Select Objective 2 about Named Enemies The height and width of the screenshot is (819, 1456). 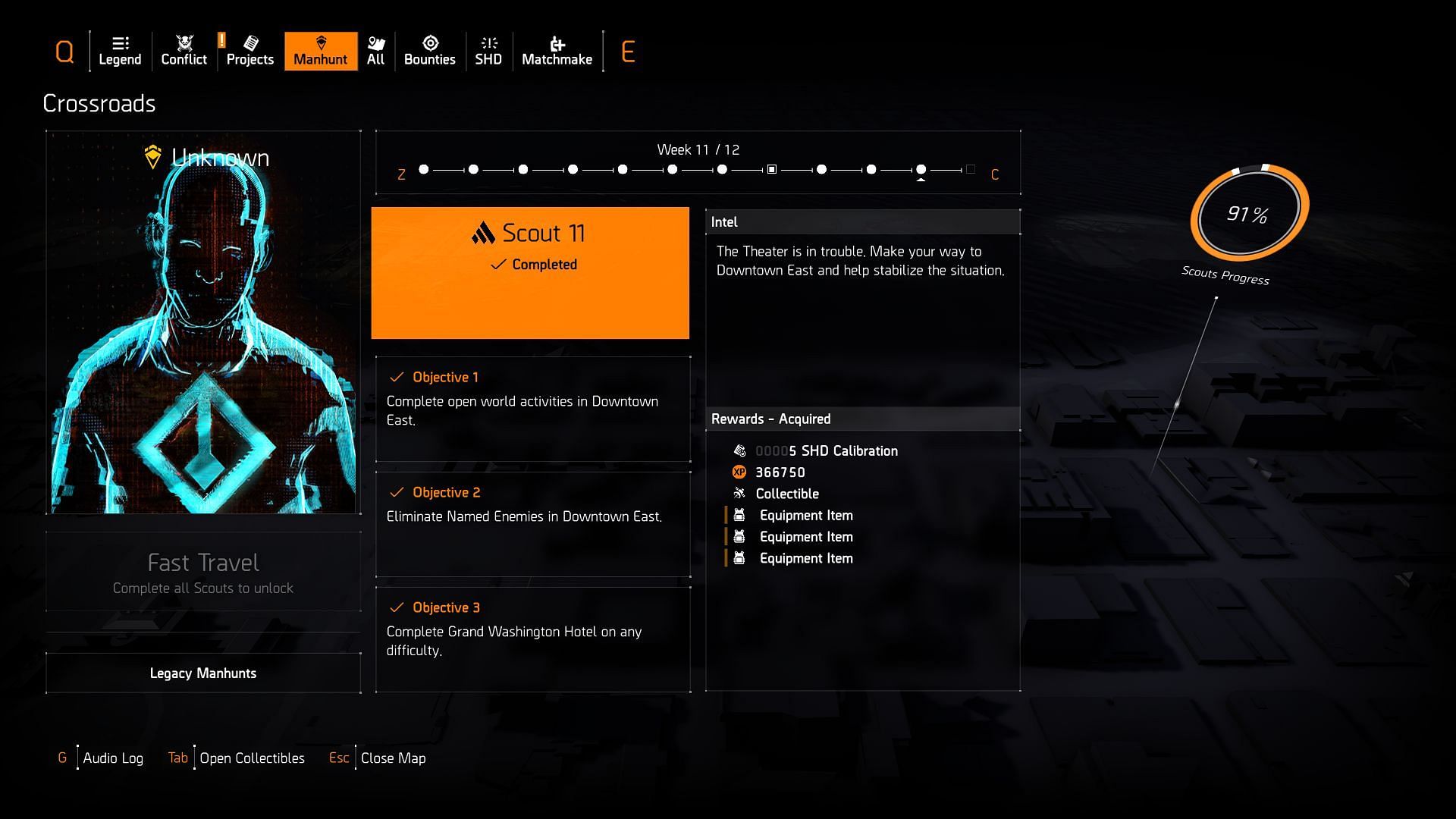point(532,524)
